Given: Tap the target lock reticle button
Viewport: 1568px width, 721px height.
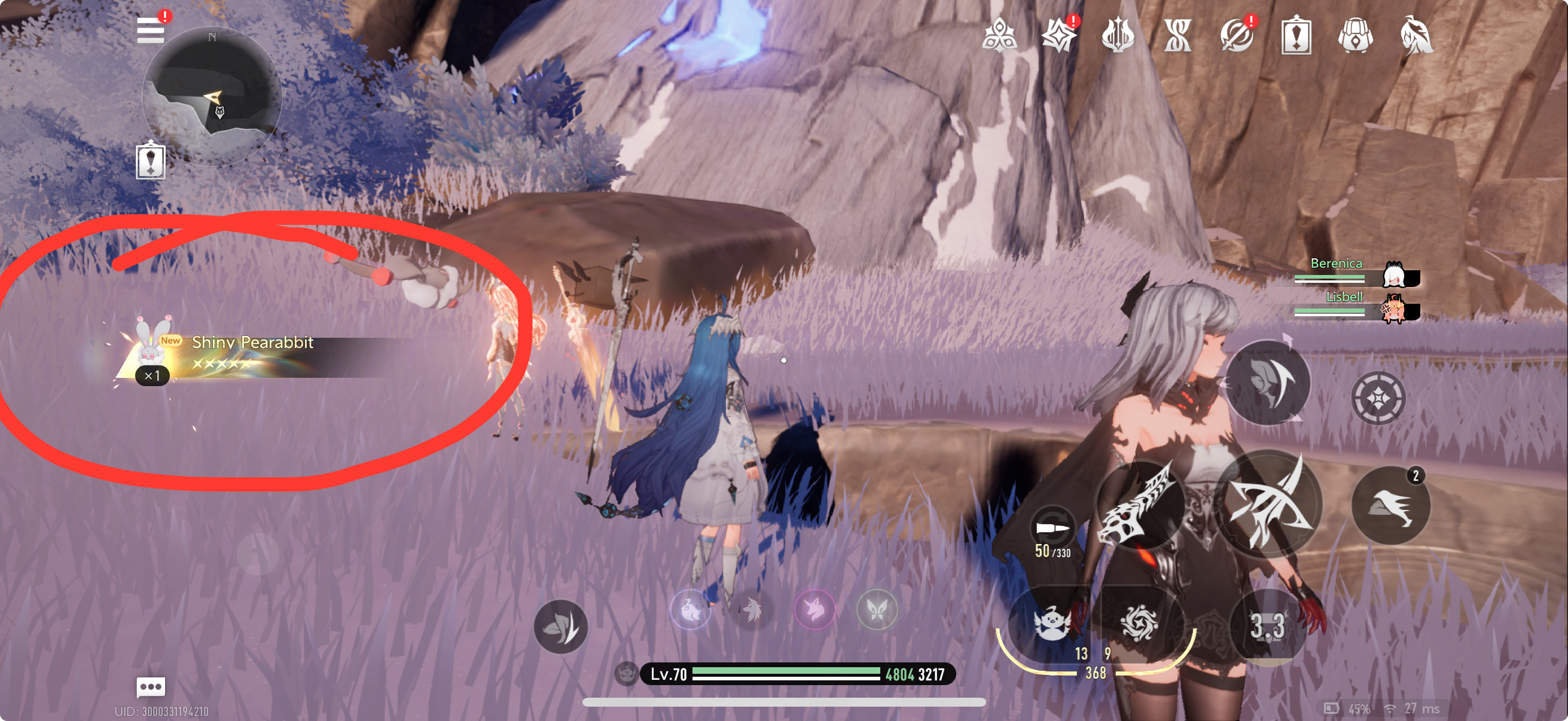Looking at the screenshot, I should coord(1378,398).
